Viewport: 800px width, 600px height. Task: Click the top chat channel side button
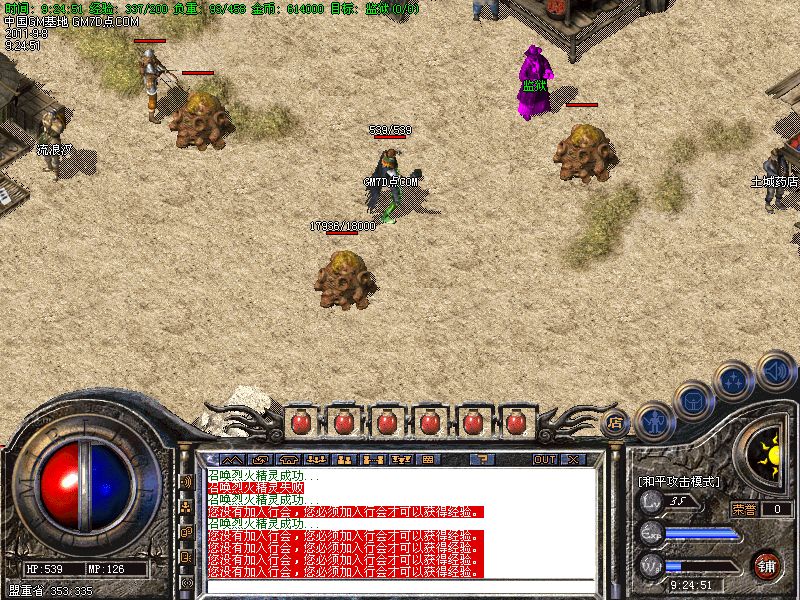[186, 481]
